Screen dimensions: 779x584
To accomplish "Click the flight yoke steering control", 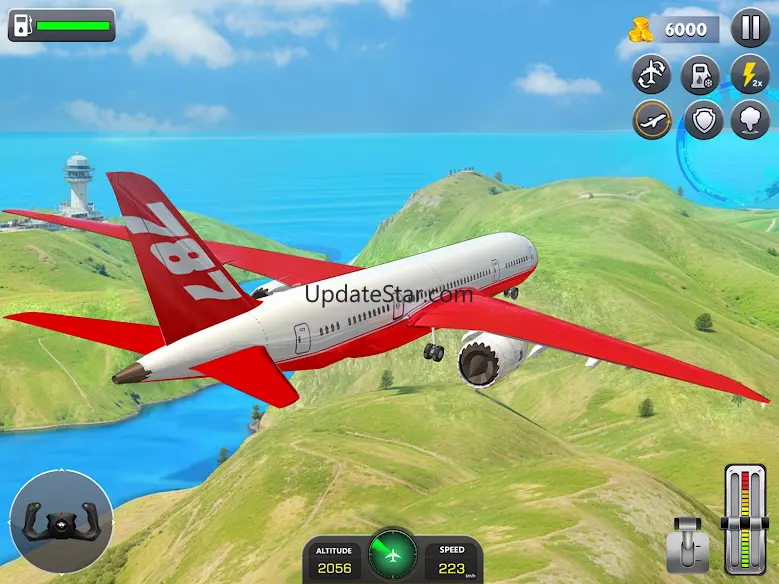I will tap(61, 522).
